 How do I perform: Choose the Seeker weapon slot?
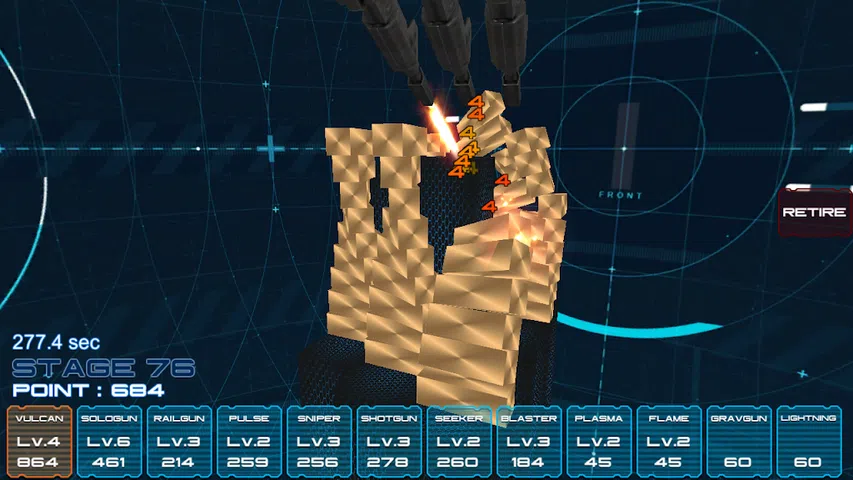(x=458, y=441)
